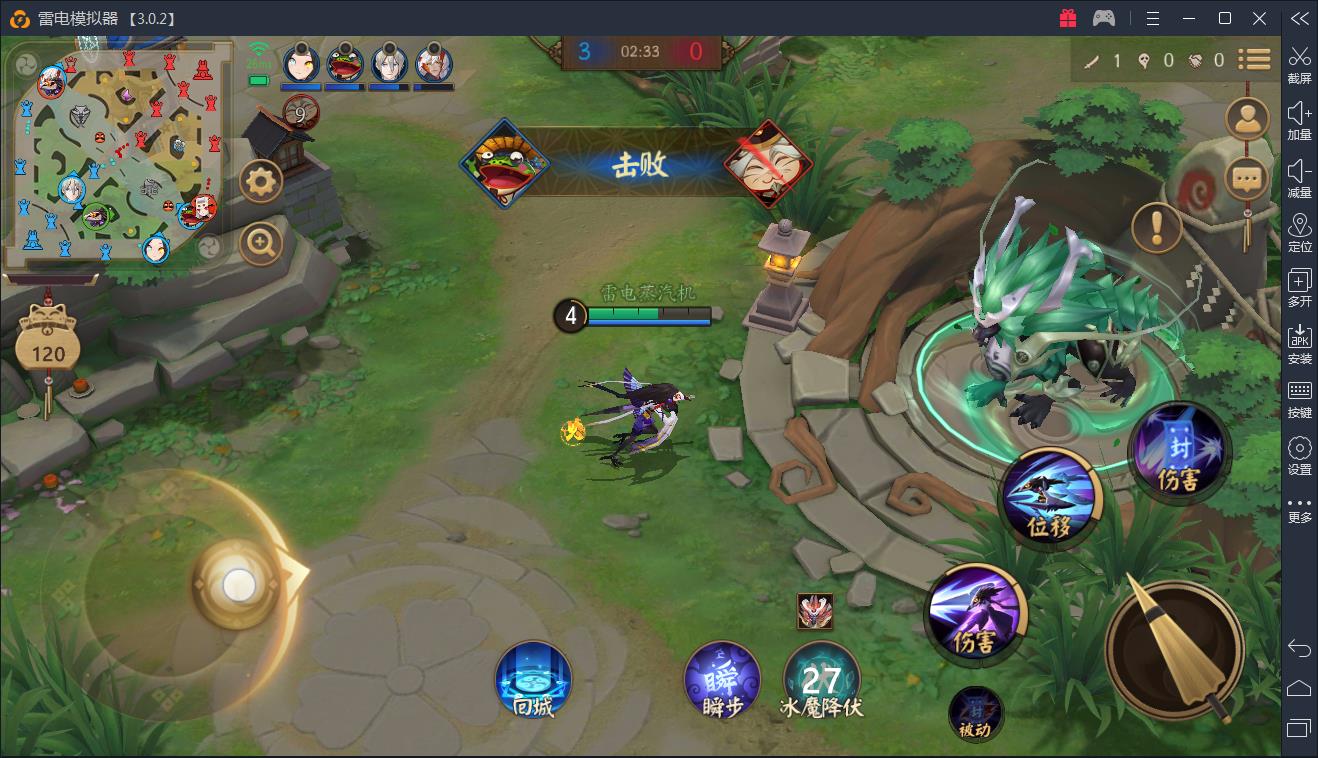This screenshot has height=758, width=1318.
Task: Cast the 位移 dash skill
Action: (1049, 497)
